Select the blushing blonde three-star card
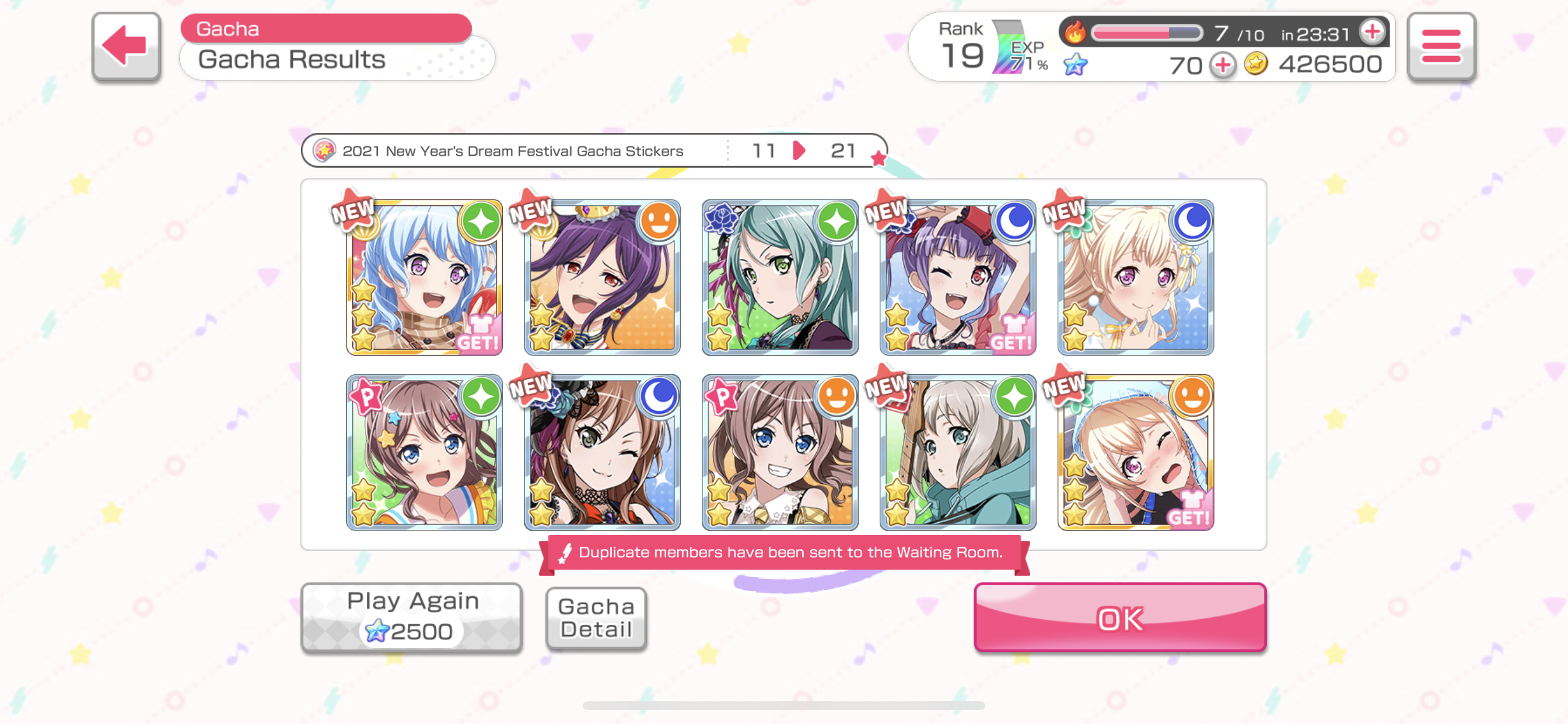 (1135, 453)
